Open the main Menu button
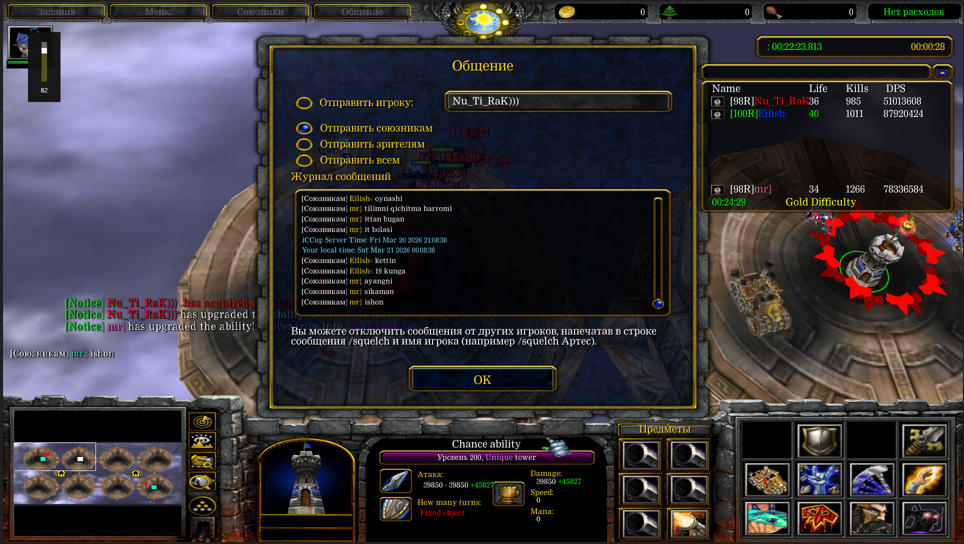The width and height of the screenshot is (964, 544). (x=158, y=12)
